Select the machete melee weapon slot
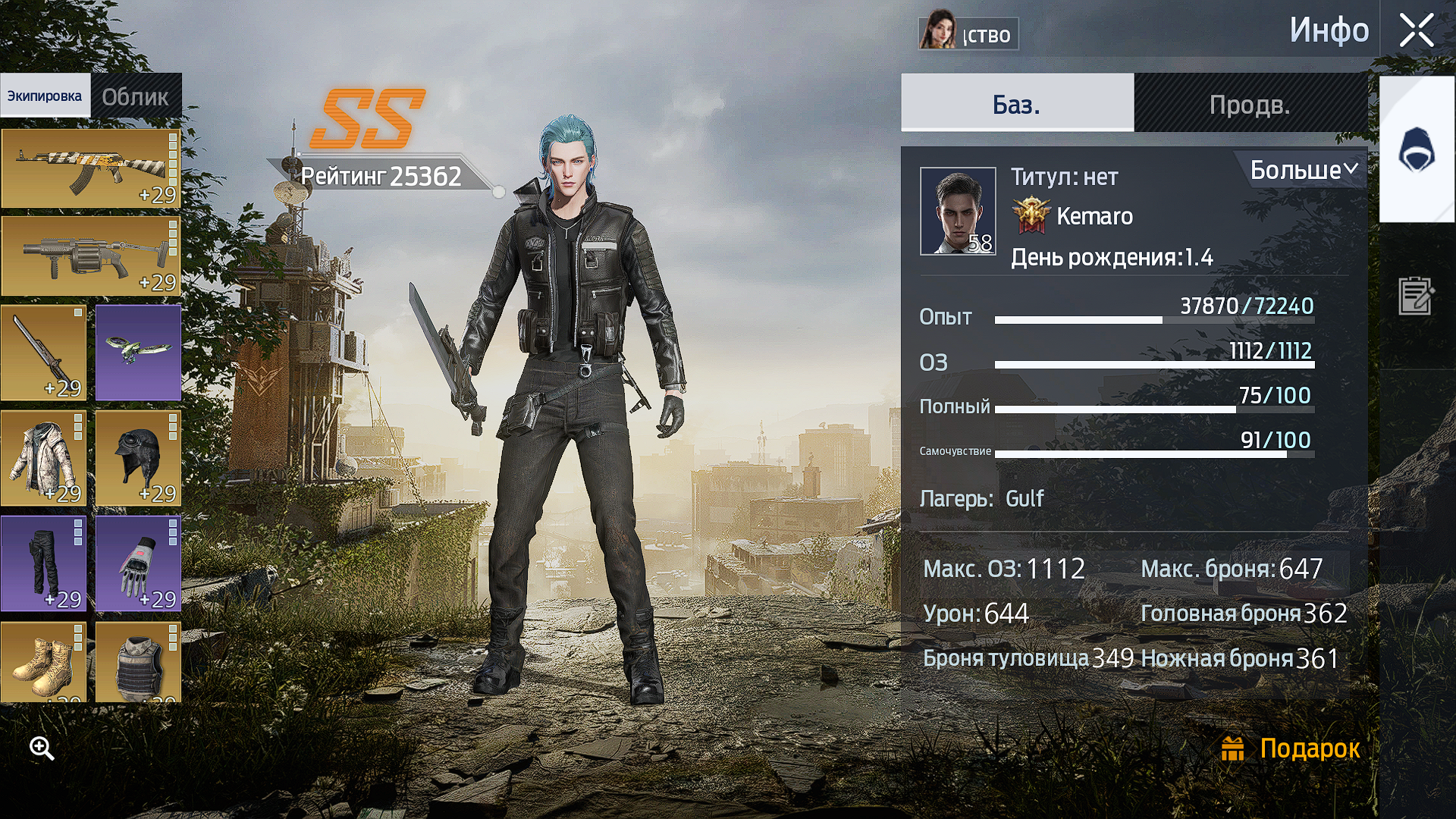 (43, 353)
